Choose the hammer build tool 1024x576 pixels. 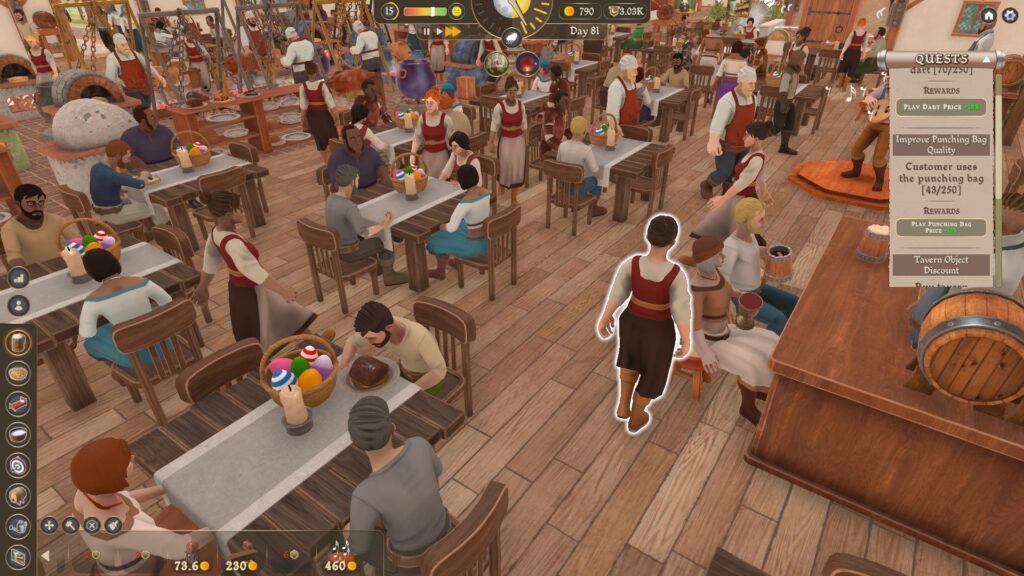71,524
